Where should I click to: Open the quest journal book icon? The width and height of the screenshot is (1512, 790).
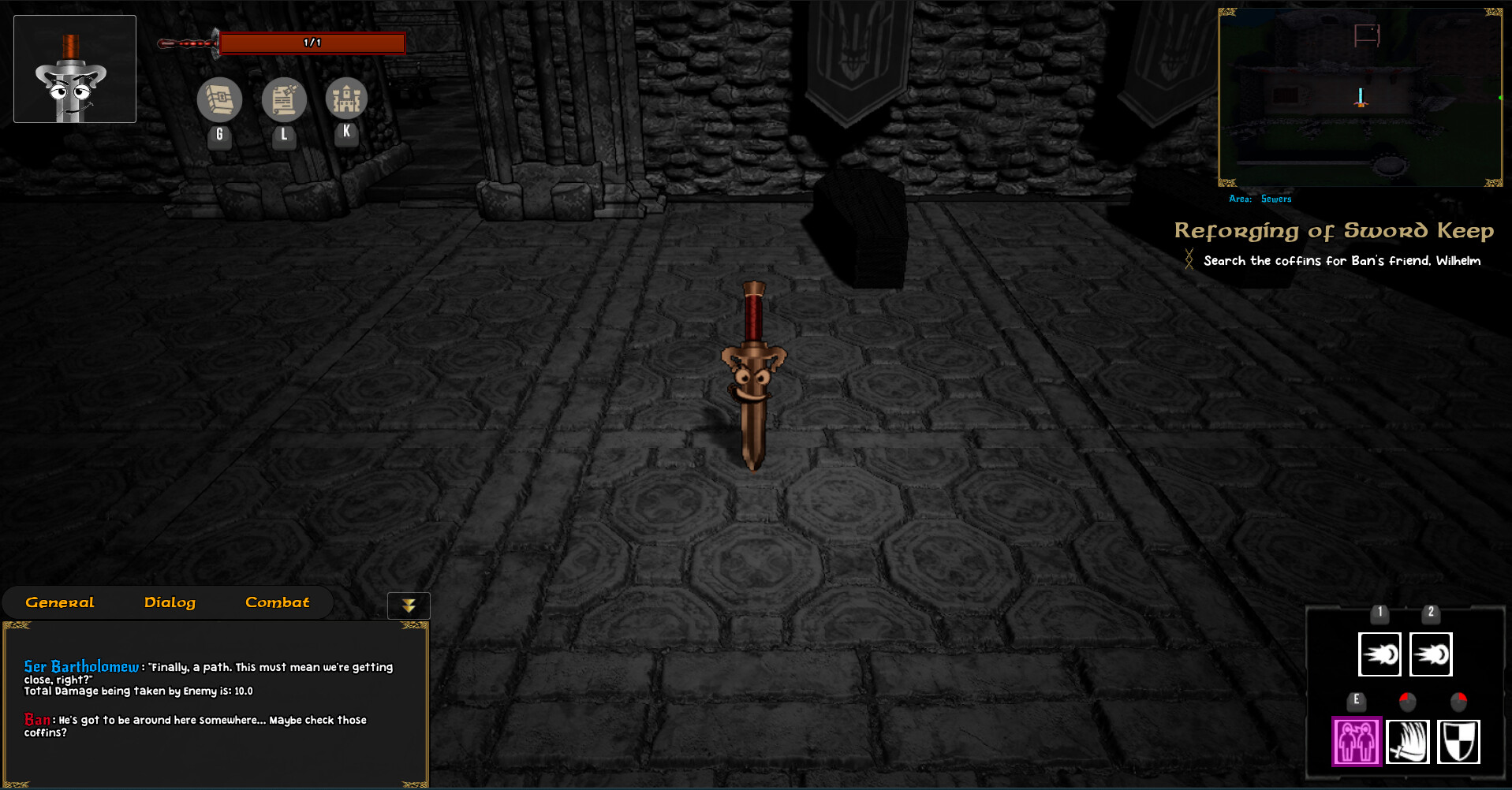(219, 100)
